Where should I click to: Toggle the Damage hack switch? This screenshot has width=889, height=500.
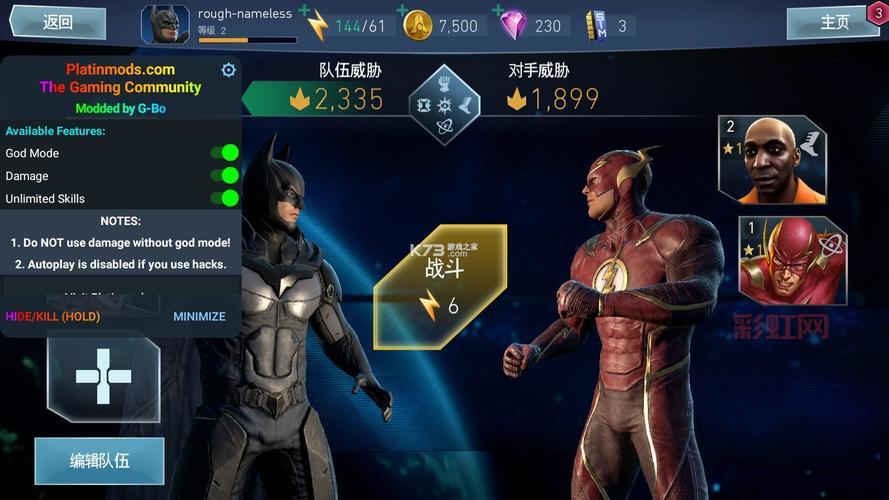225,176
